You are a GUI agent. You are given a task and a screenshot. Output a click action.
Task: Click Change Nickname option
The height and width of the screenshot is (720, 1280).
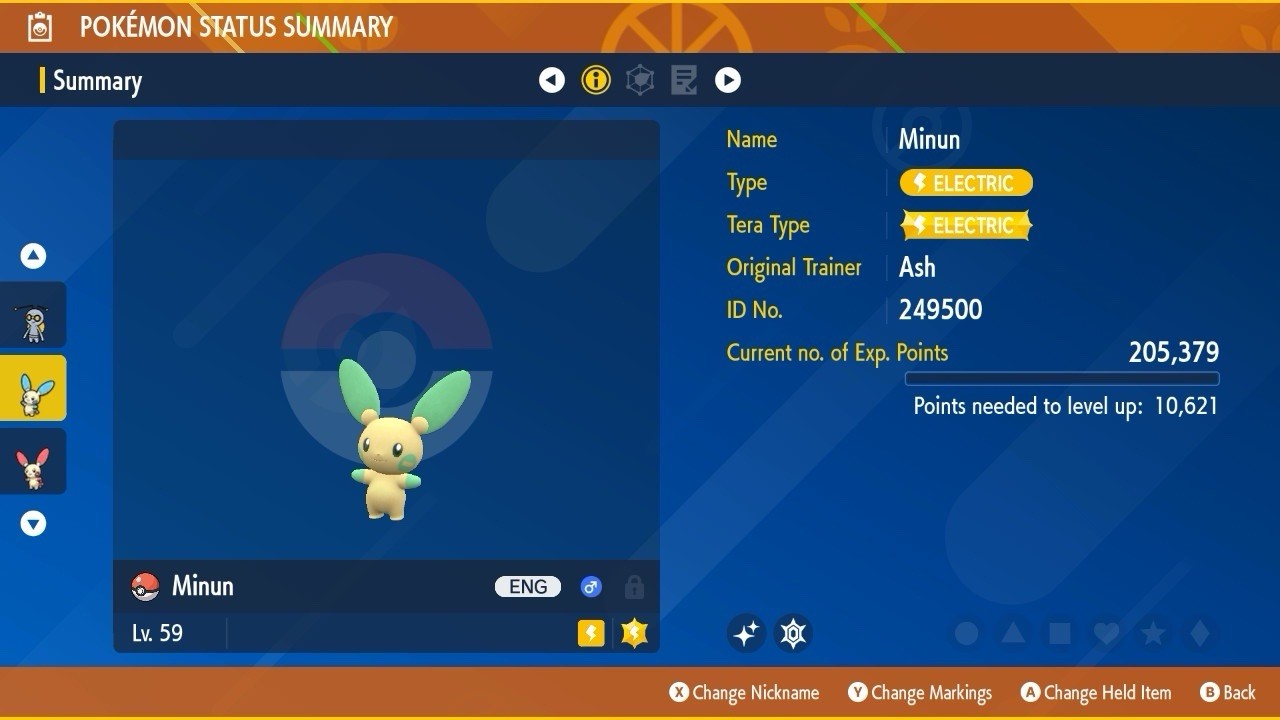click(744, 692)
